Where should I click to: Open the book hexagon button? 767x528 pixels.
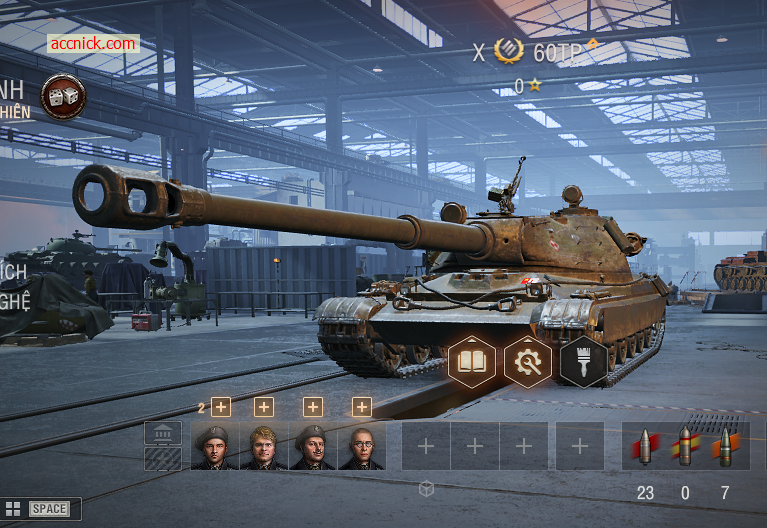click(x=472, y=361)
